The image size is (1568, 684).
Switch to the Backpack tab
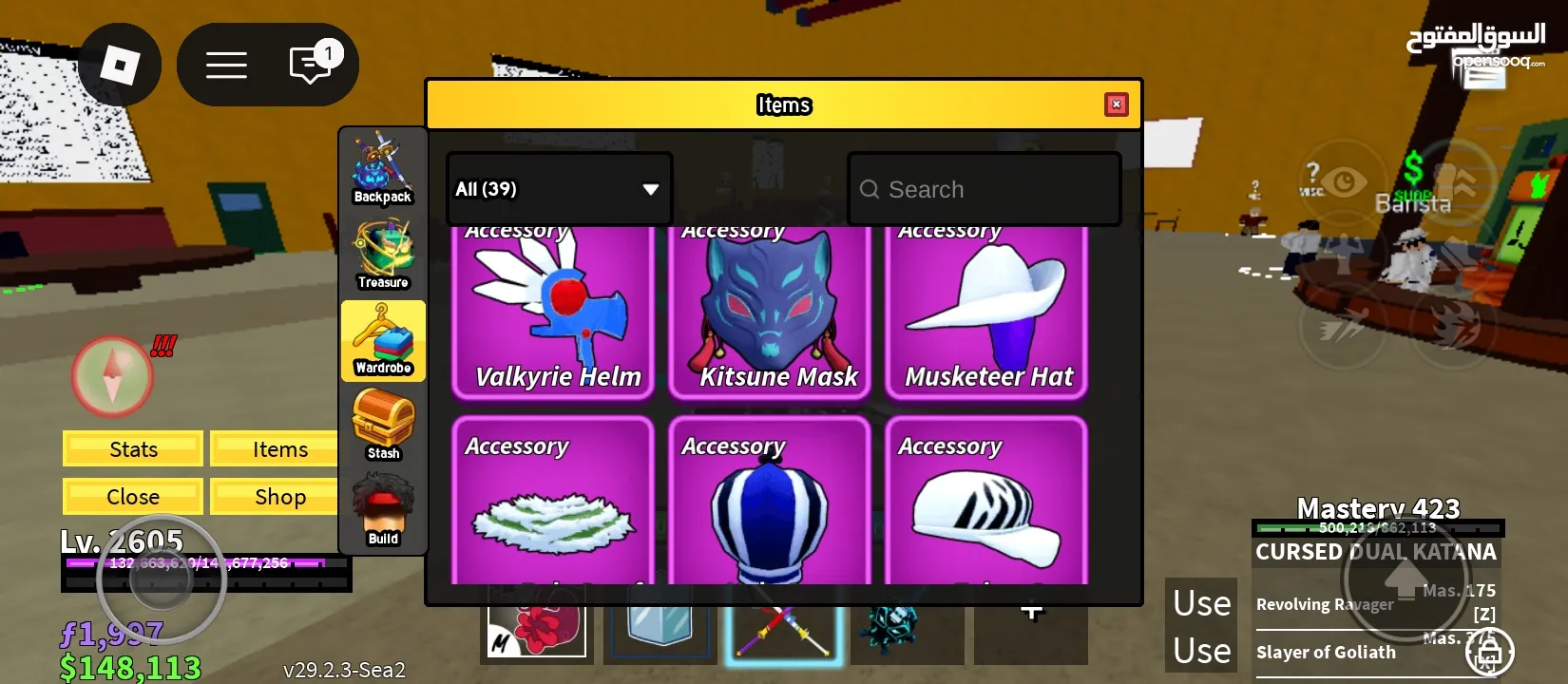(x=383, y=168)
